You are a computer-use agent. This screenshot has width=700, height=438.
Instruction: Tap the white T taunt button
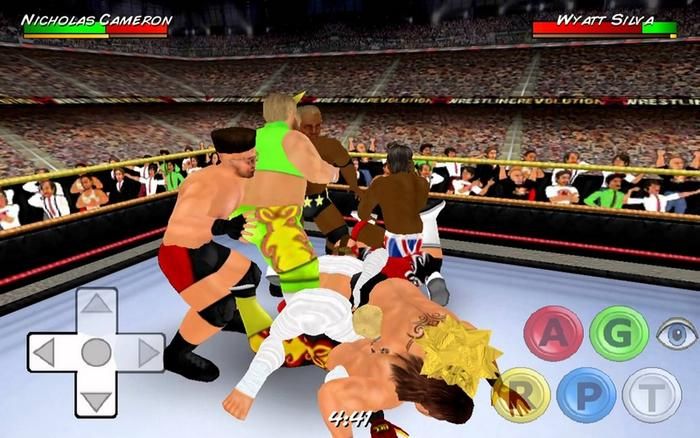tap(651, 393)
